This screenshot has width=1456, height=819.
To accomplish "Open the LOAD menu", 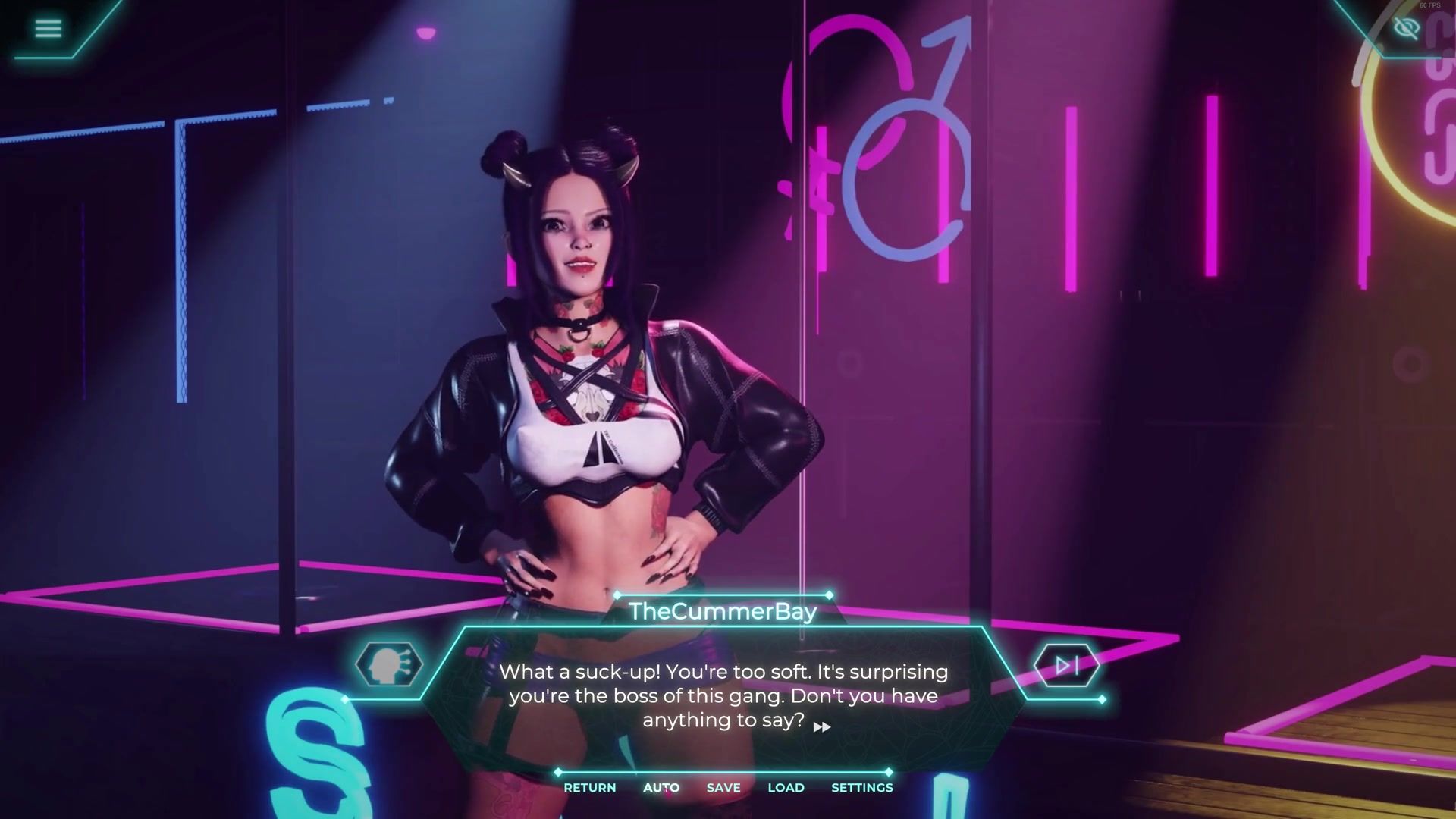I will 786,788.
